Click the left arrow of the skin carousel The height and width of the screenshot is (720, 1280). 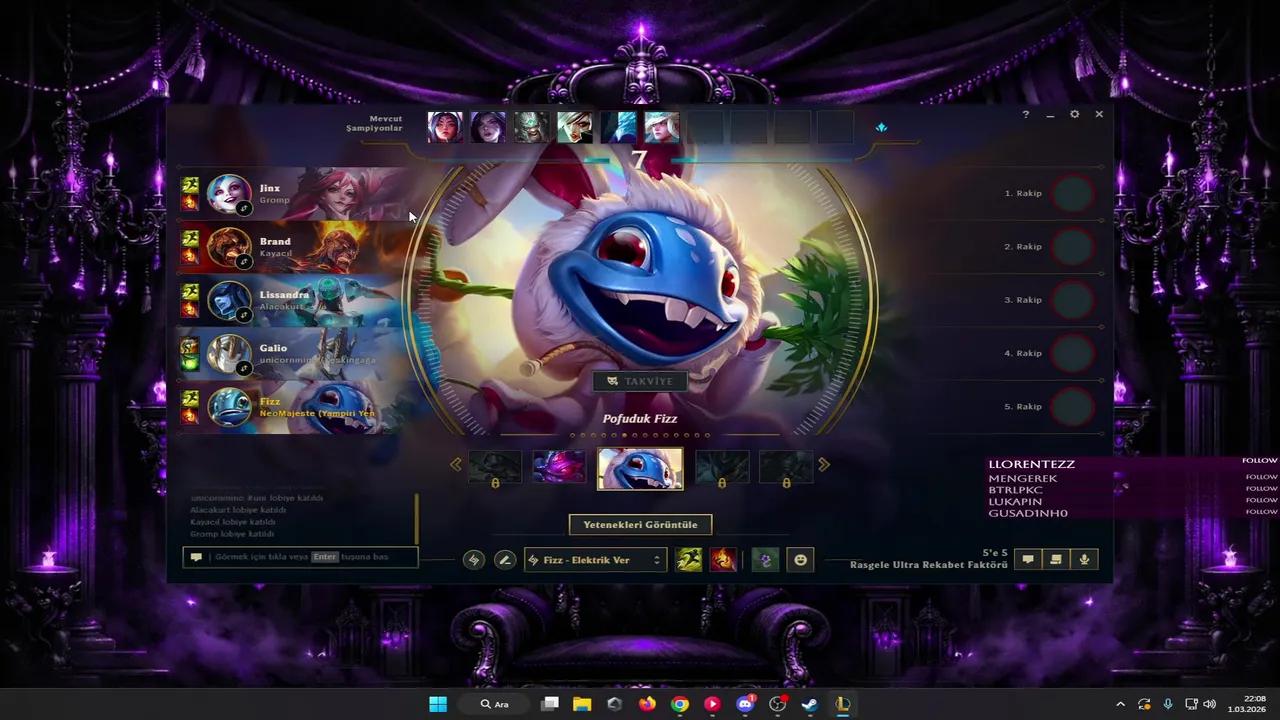[456, 464]
